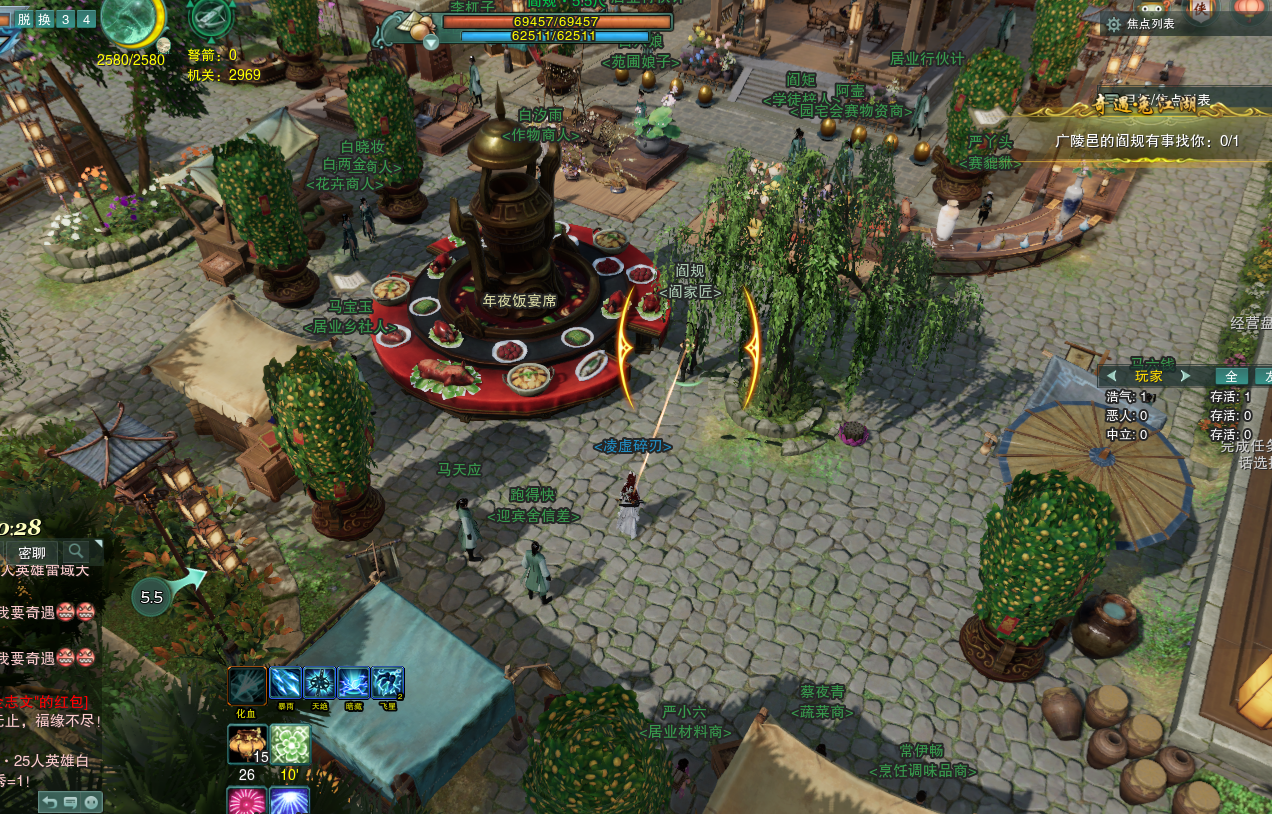This screenshot has width=1272, height=814.
Task: Open the 焦点列表 settings gear
Action: [x=1113, y=23]
